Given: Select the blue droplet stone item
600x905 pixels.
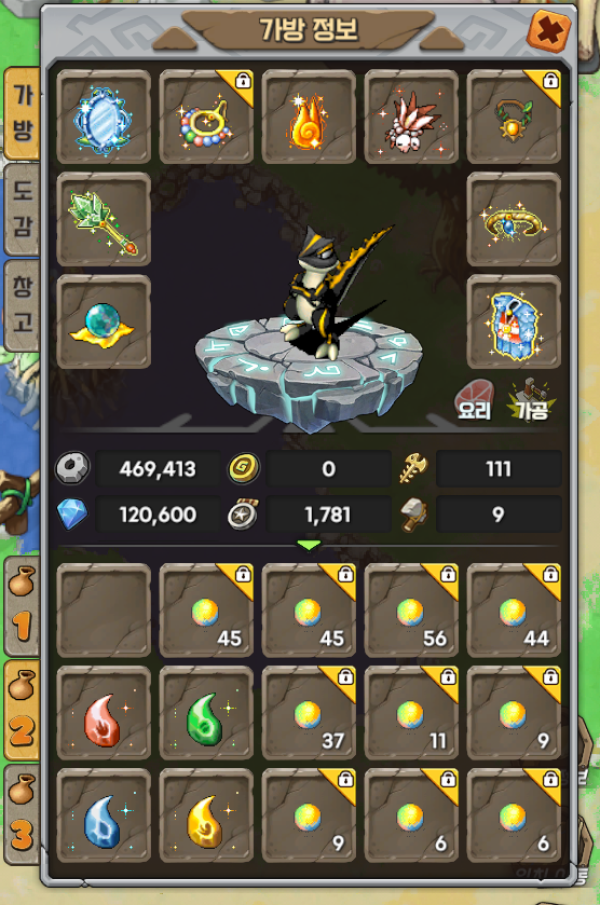Looking at the screenshot, I should pos(104,815).
